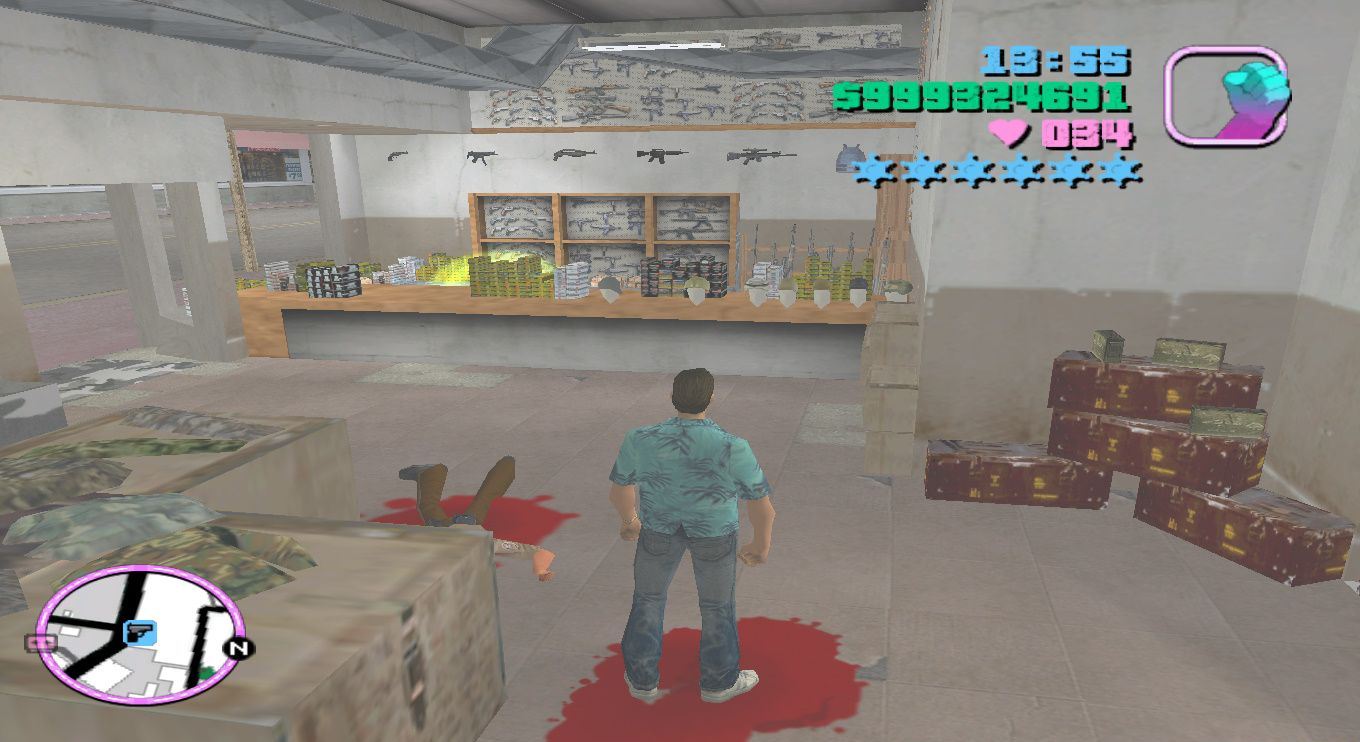Screen dimensions: 1360x742
Task: Click the gun shop blip on radar
Action: pyautogui.click(x=137, y=632)
